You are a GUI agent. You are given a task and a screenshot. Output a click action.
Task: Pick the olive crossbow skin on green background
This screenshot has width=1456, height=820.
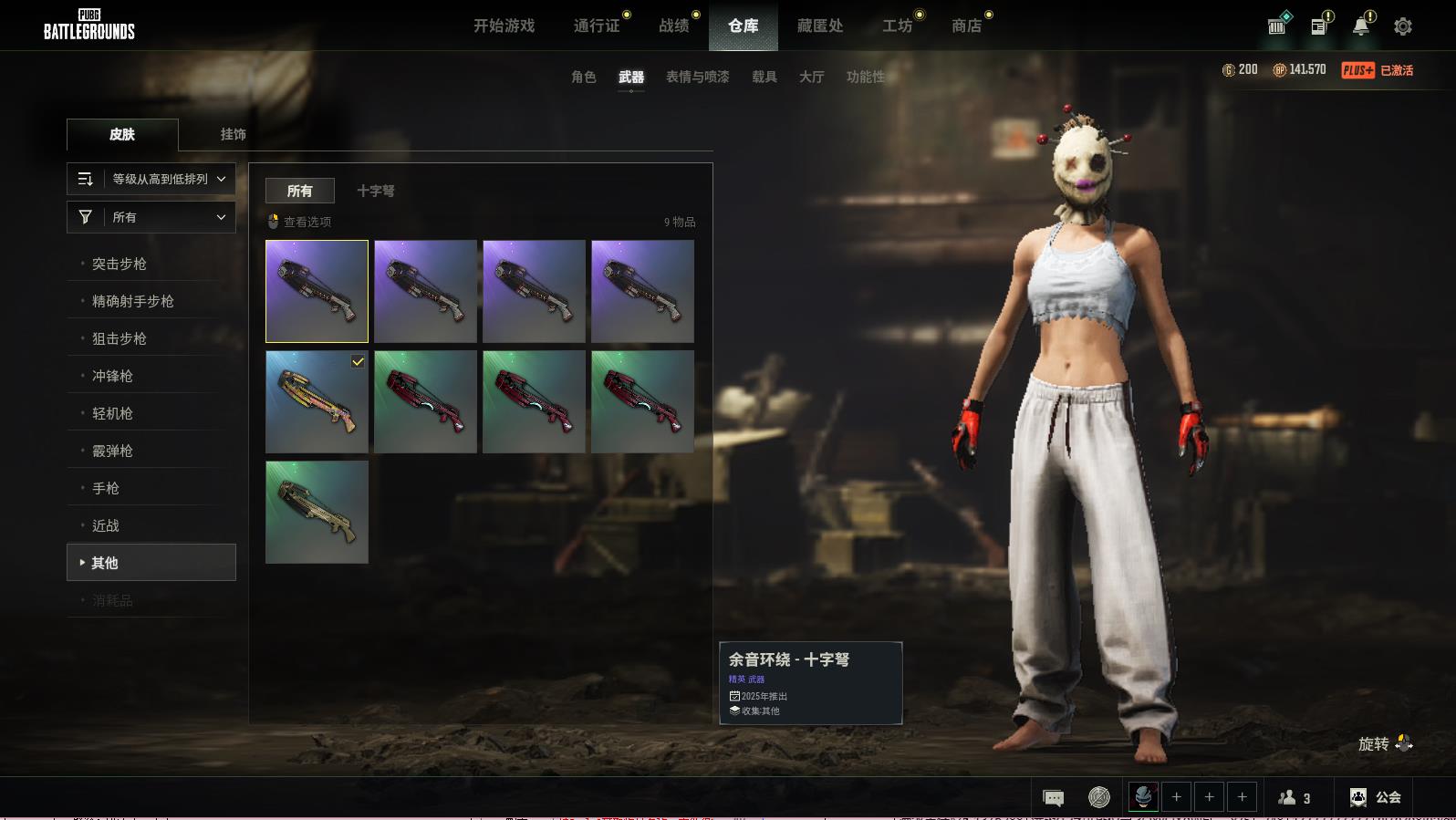(x=317, y=512)
